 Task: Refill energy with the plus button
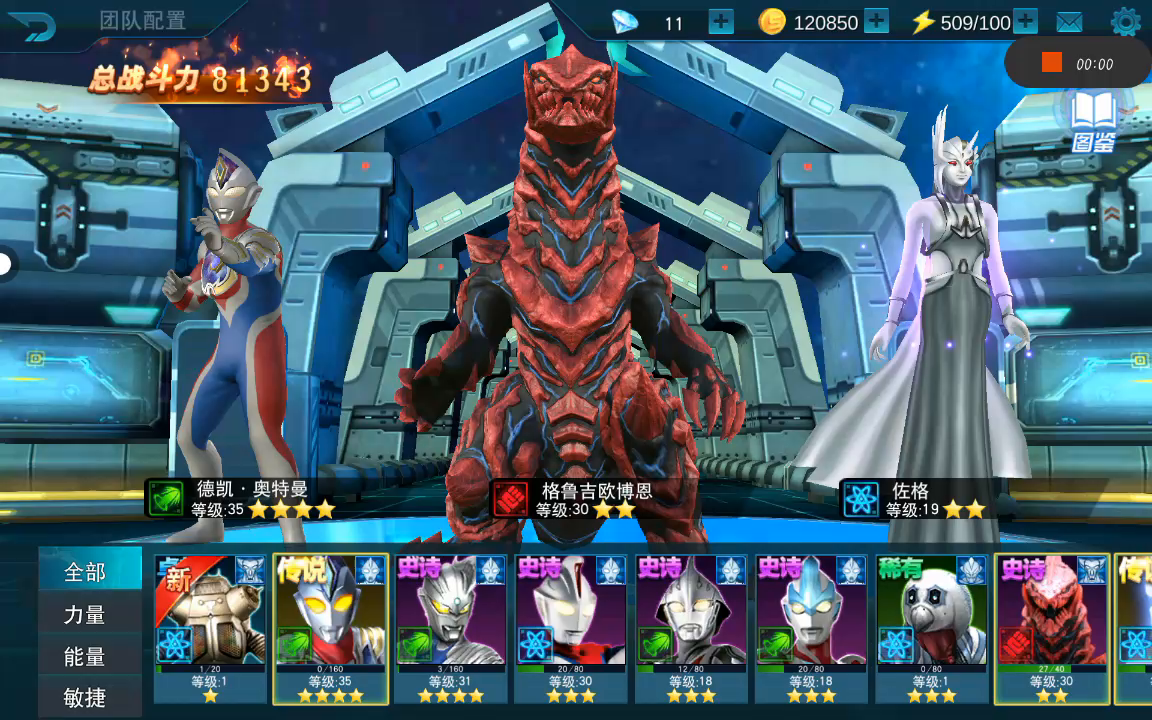(x=1025, y=21)
